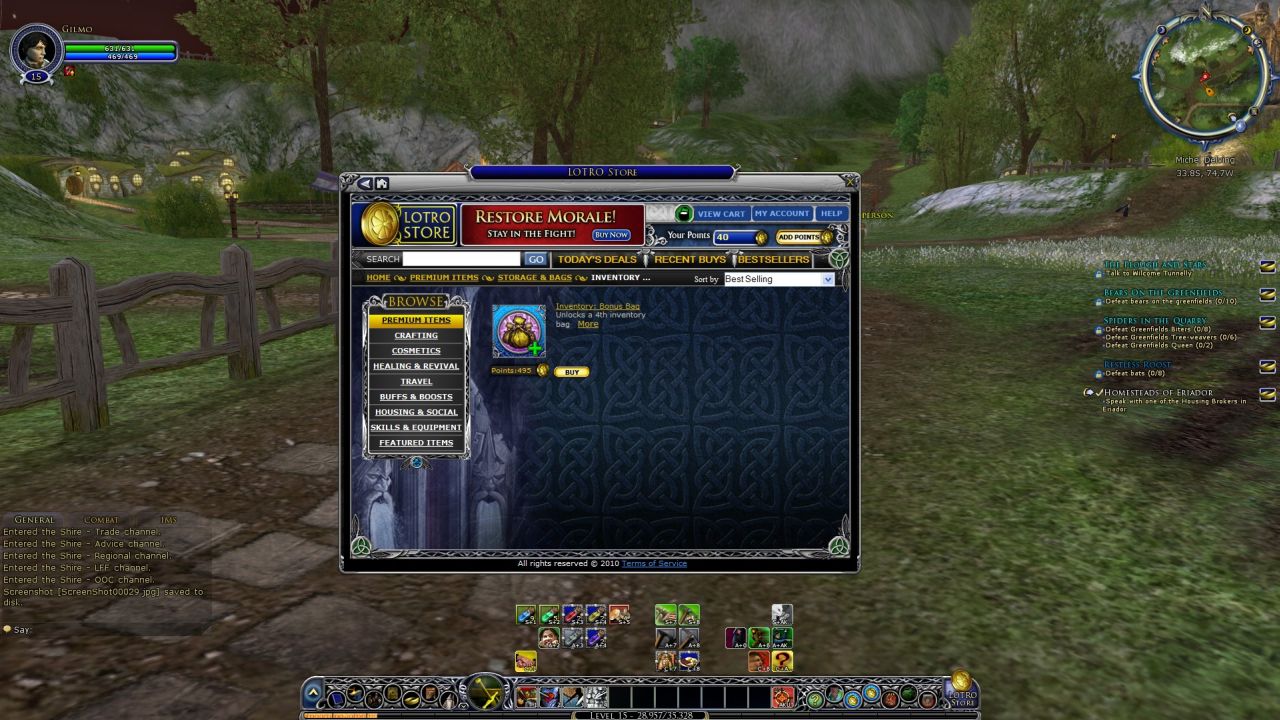
Task: Go to store Home breadcrumb
Action: 378,278
